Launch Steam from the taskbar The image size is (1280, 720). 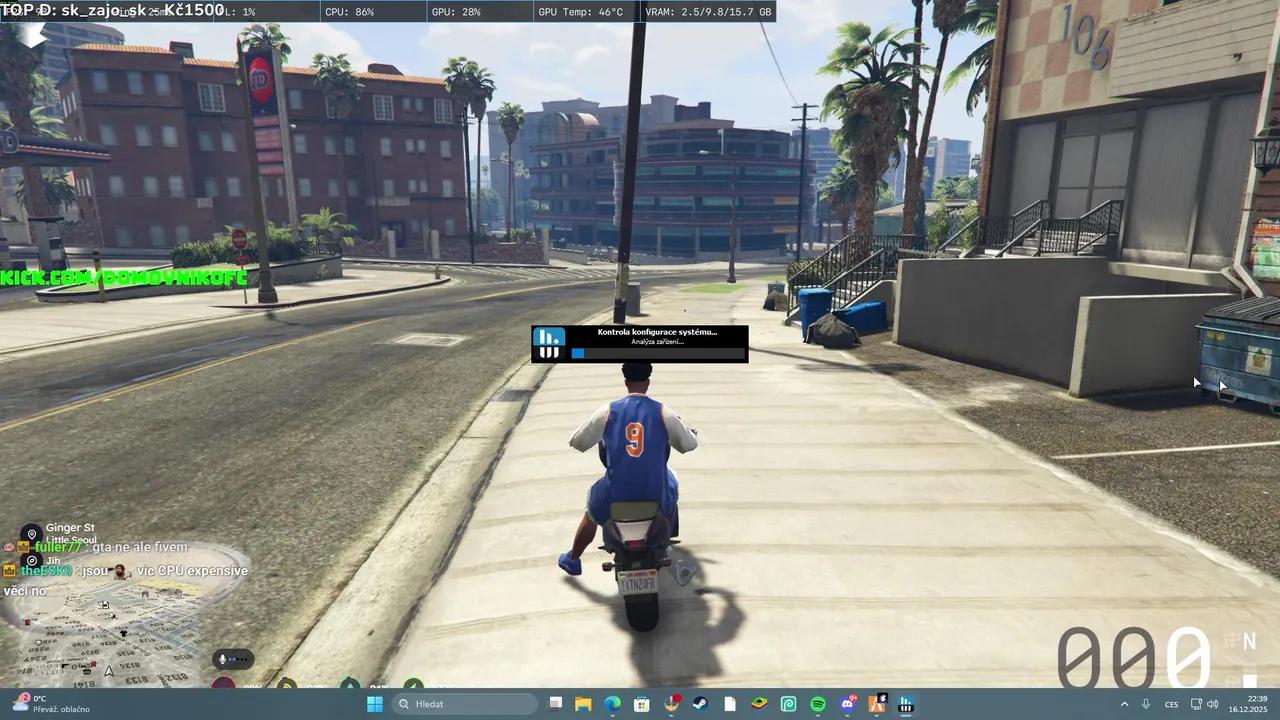point(700,703)
